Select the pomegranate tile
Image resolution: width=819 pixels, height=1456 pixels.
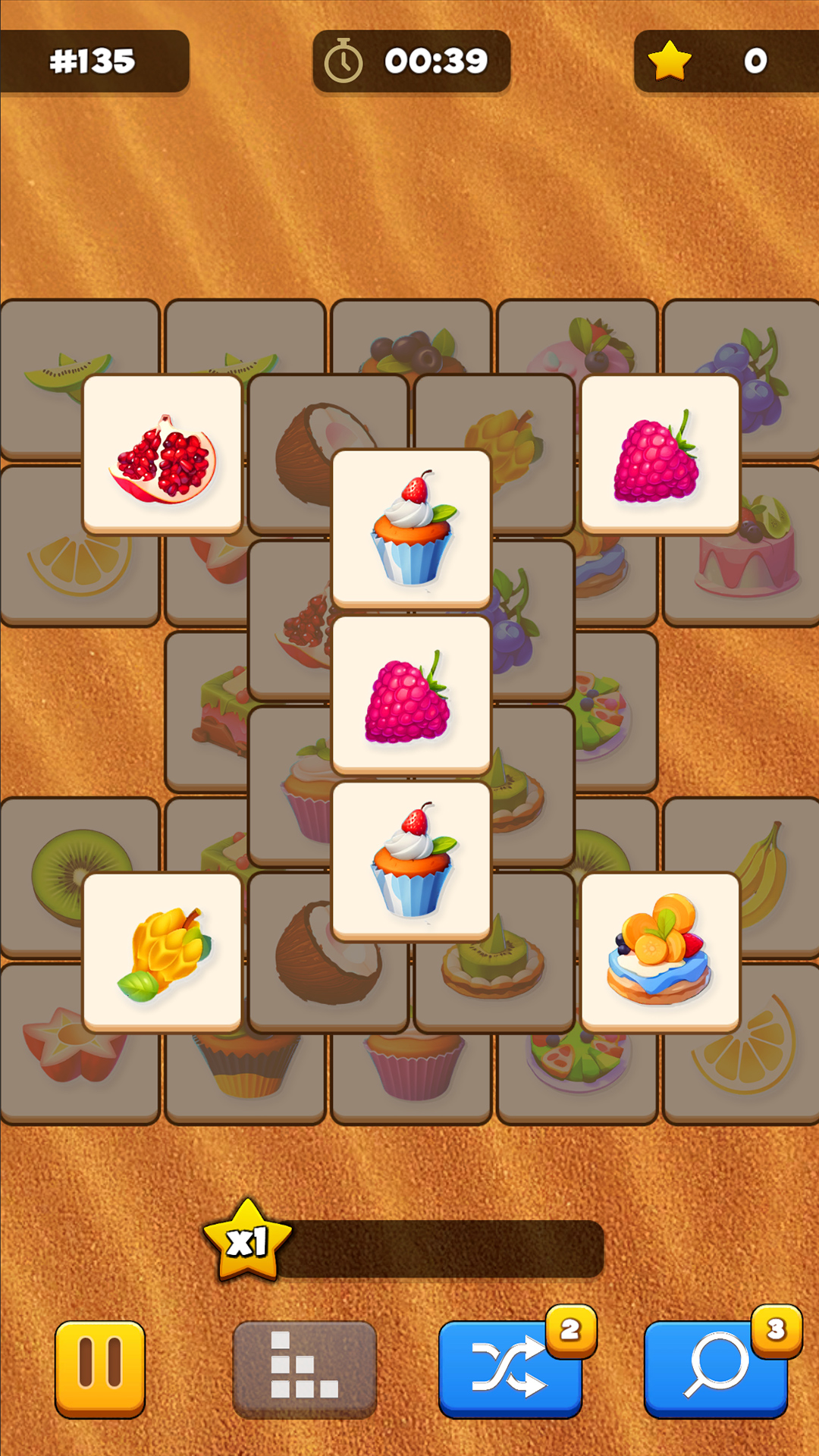(x=162, y=455)
